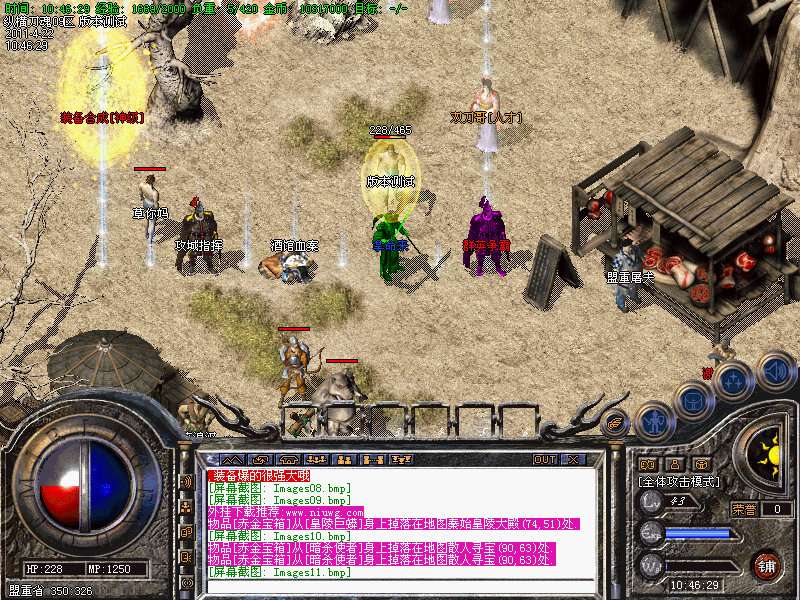
Task: Open the inventory bag
Action: tap(694, 402)
